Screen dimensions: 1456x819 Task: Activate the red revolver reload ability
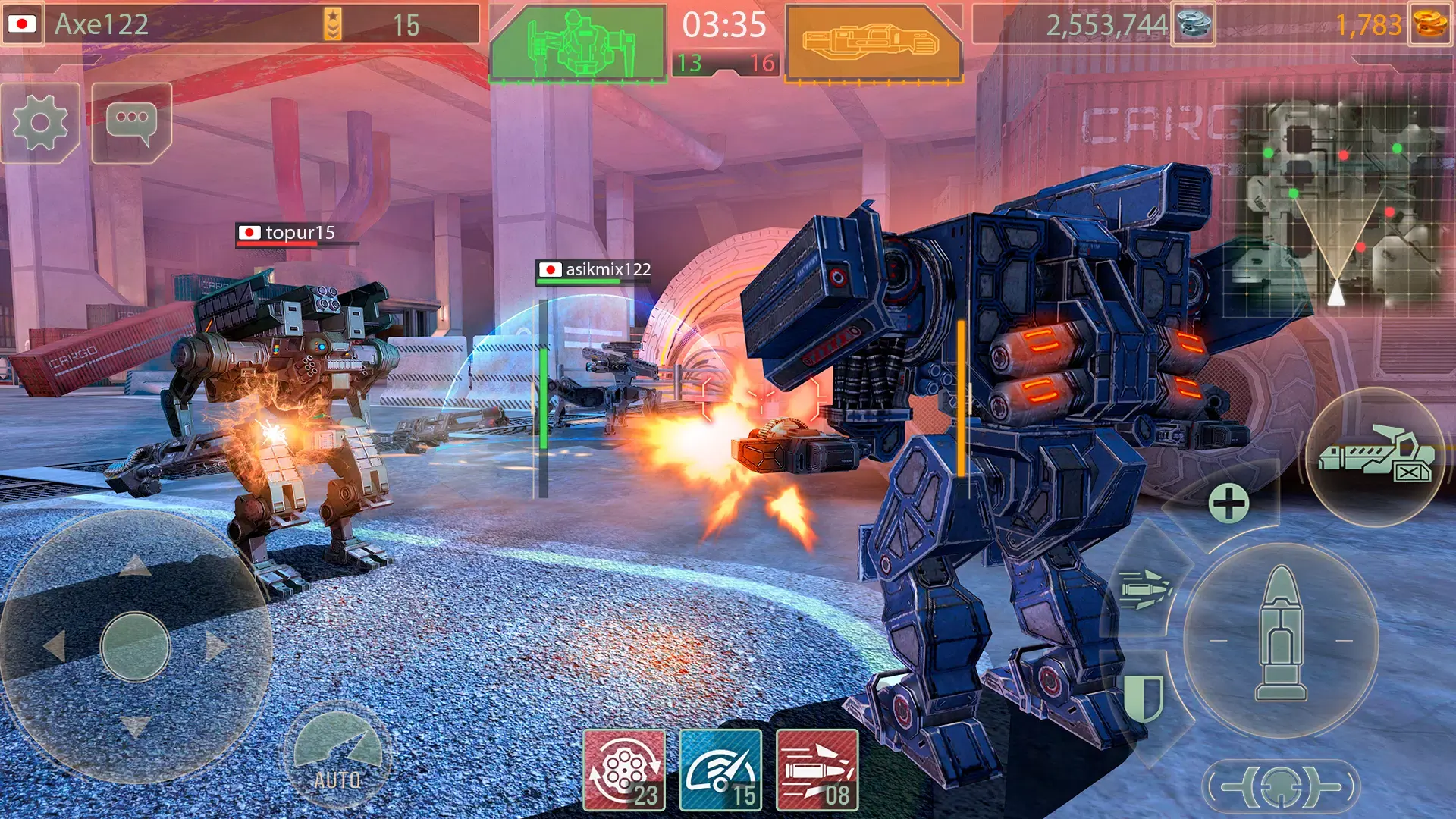(624, 770)
